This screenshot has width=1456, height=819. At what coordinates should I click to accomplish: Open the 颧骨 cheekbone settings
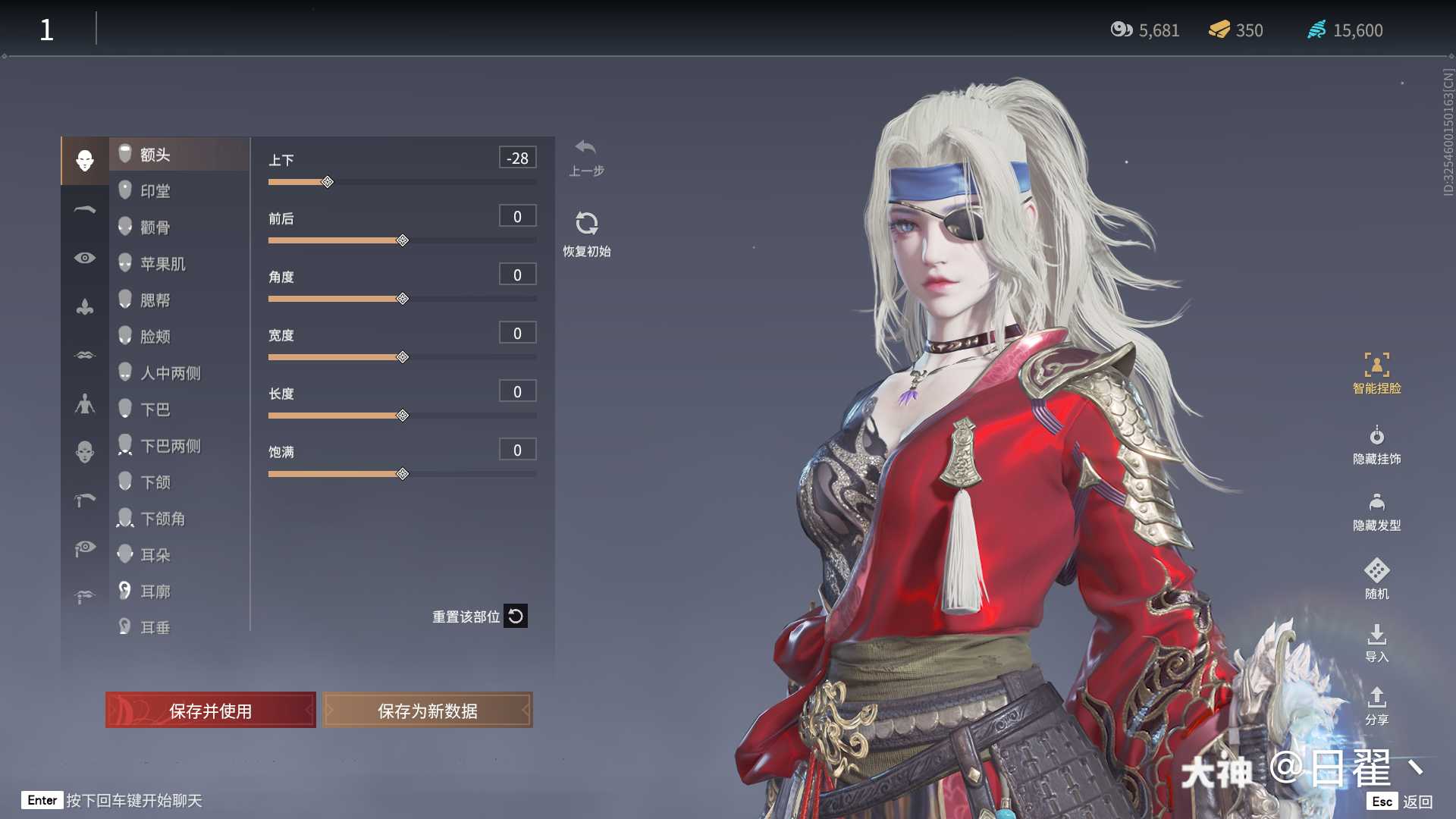155,227
